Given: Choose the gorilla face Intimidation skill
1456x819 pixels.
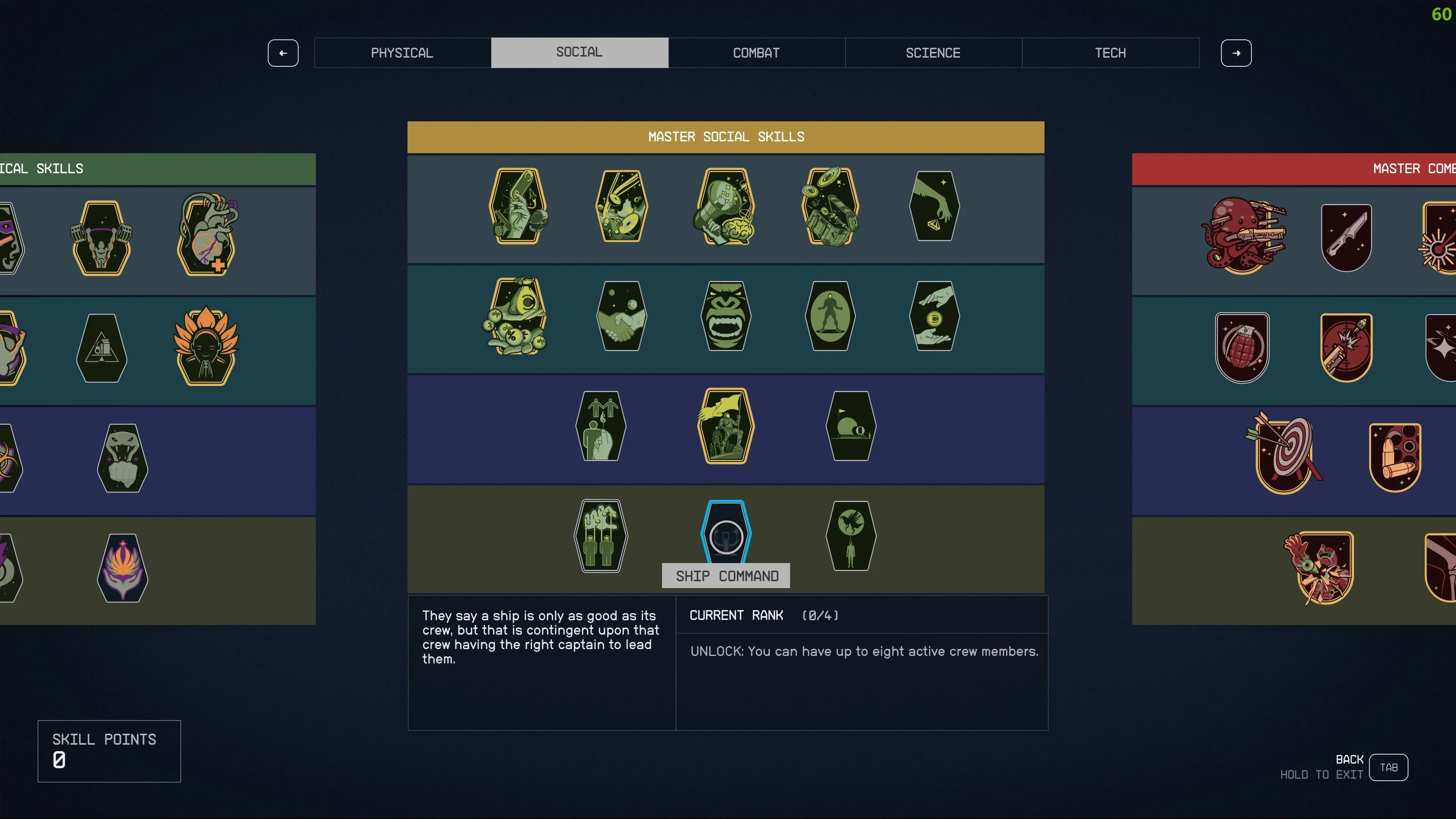Looking at the screenshot, I should coord(726,316).
